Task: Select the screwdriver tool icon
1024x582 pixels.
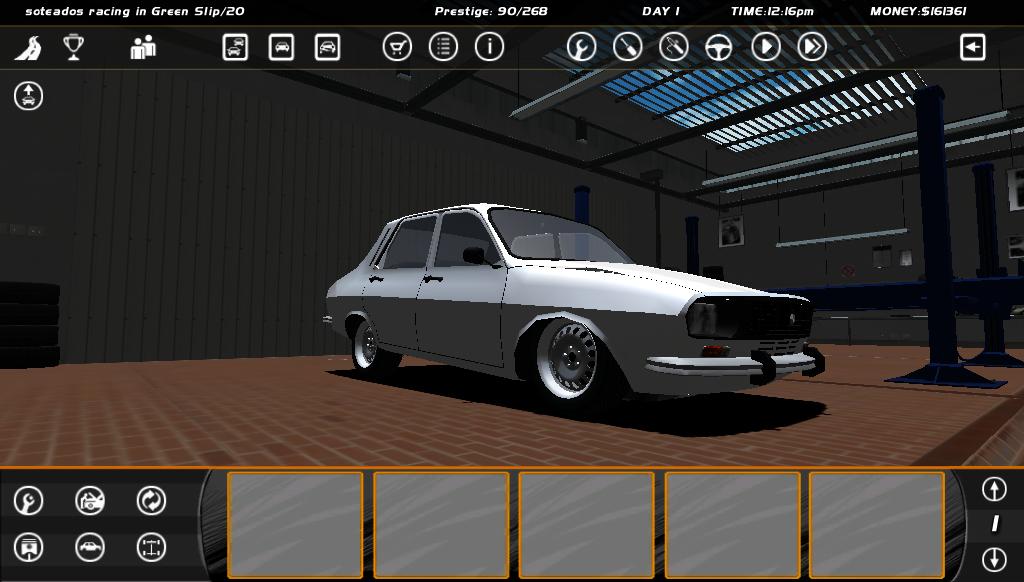Action: pos(627,47)
